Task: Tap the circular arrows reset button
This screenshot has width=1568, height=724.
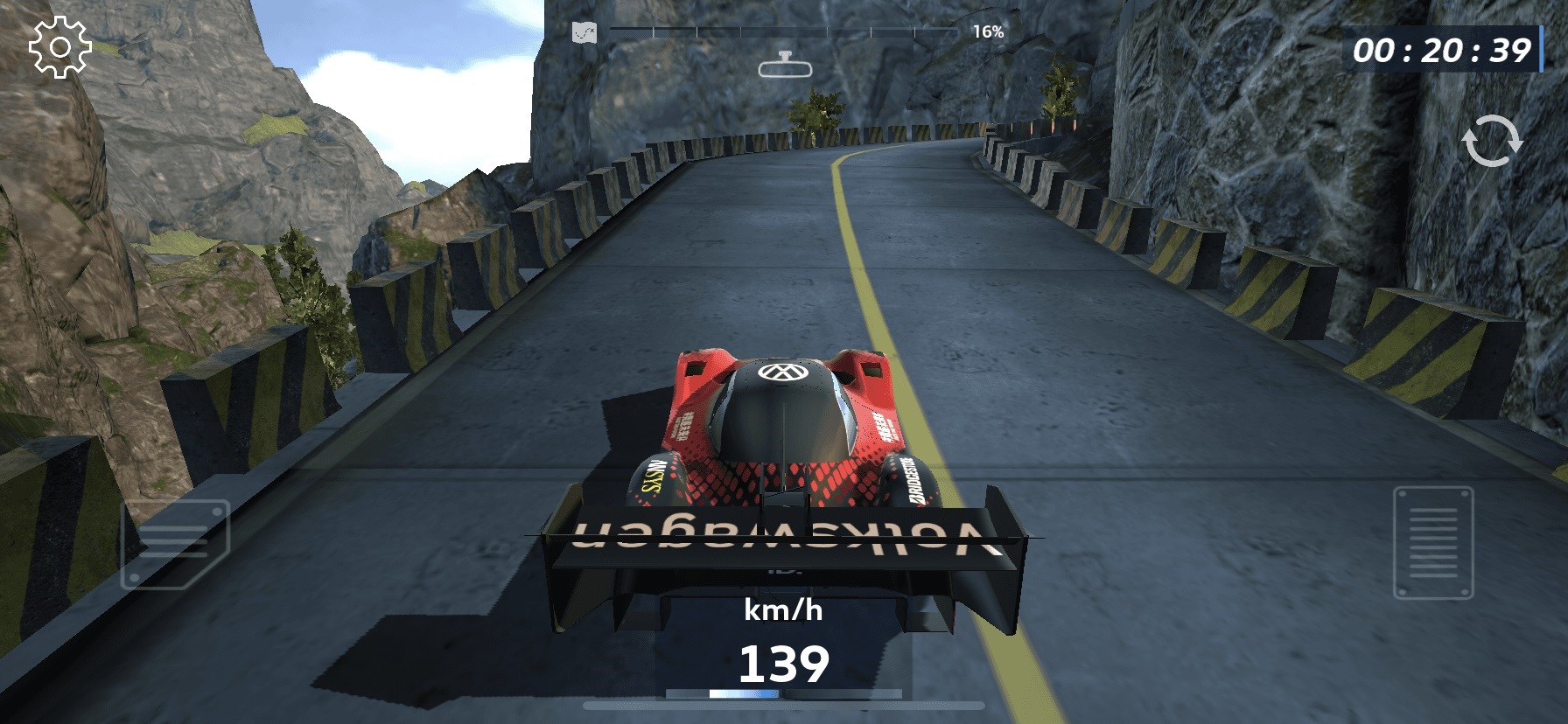Action: [1493, 141]
